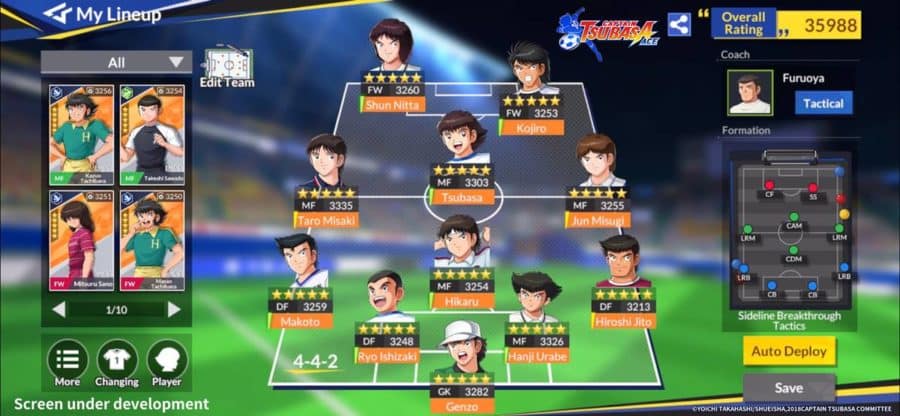Open the Changing kit option
Viewport: 900px width, 416px height.
coord(117,363)
